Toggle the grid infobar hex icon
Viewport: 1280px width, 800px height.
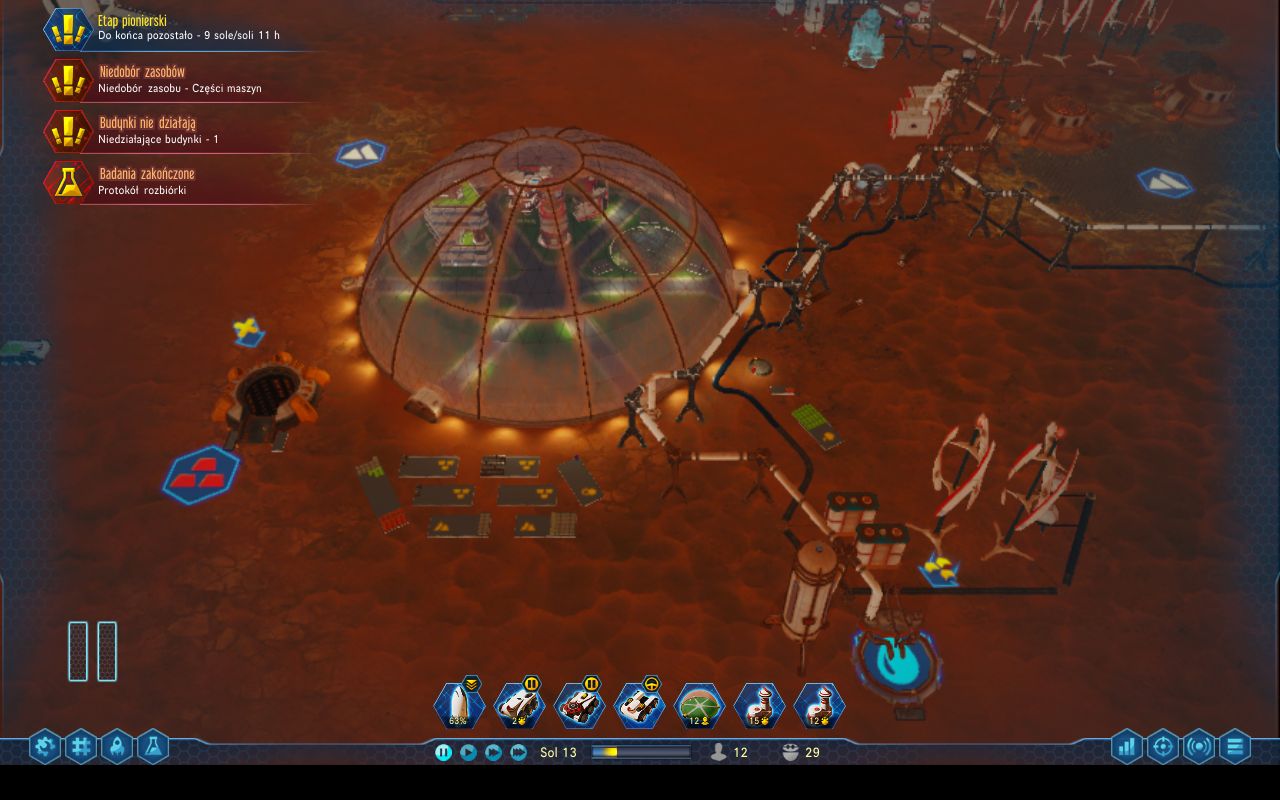click(x=80, y=746)
